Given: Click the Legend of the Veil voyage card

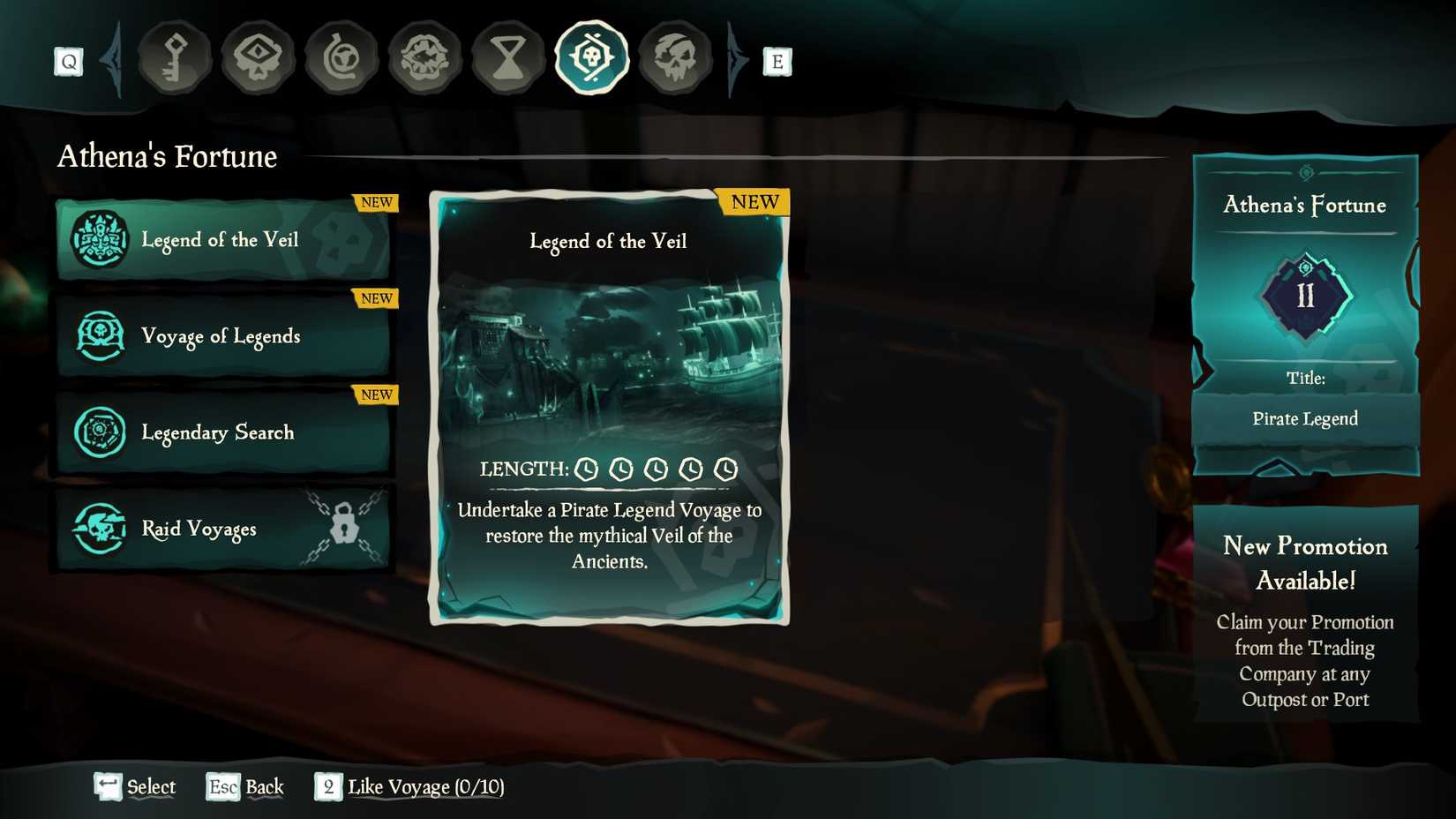Looking at the screenshot, I should point(607,406).
